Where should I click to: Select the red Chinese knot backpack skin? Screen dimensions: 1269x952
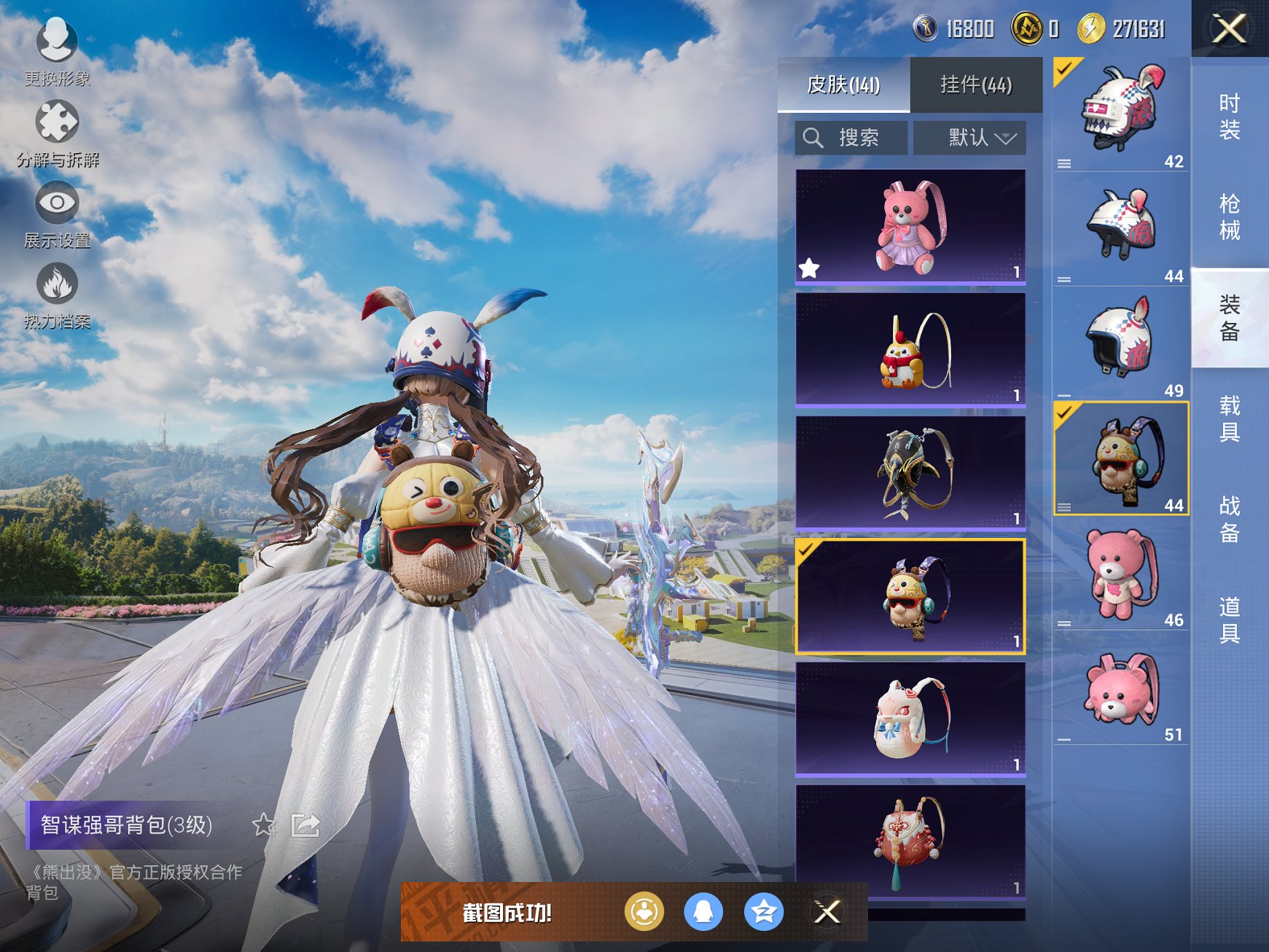910,842
